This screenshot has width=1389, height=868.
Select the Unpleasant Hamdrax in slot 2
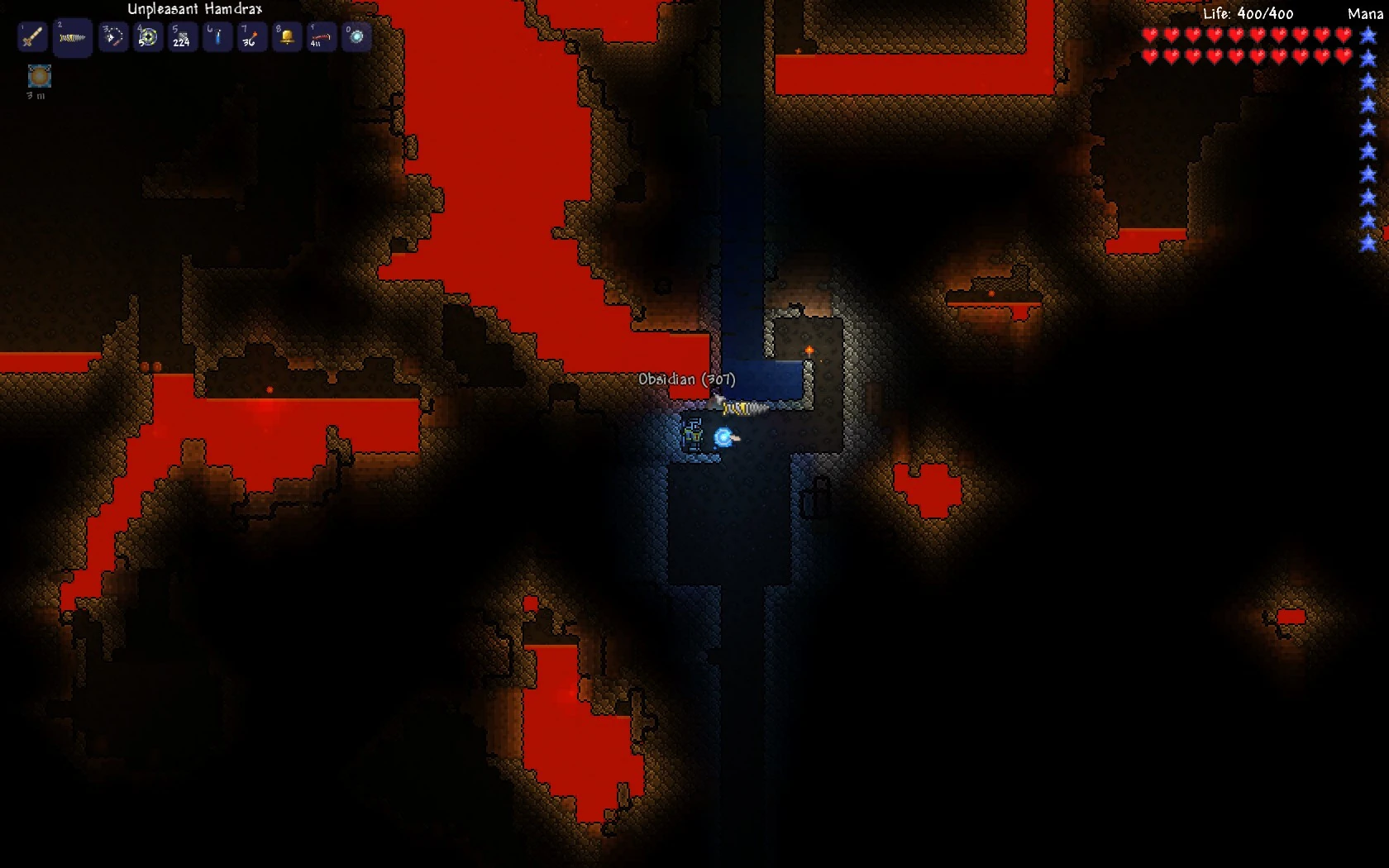click(73, 37)
